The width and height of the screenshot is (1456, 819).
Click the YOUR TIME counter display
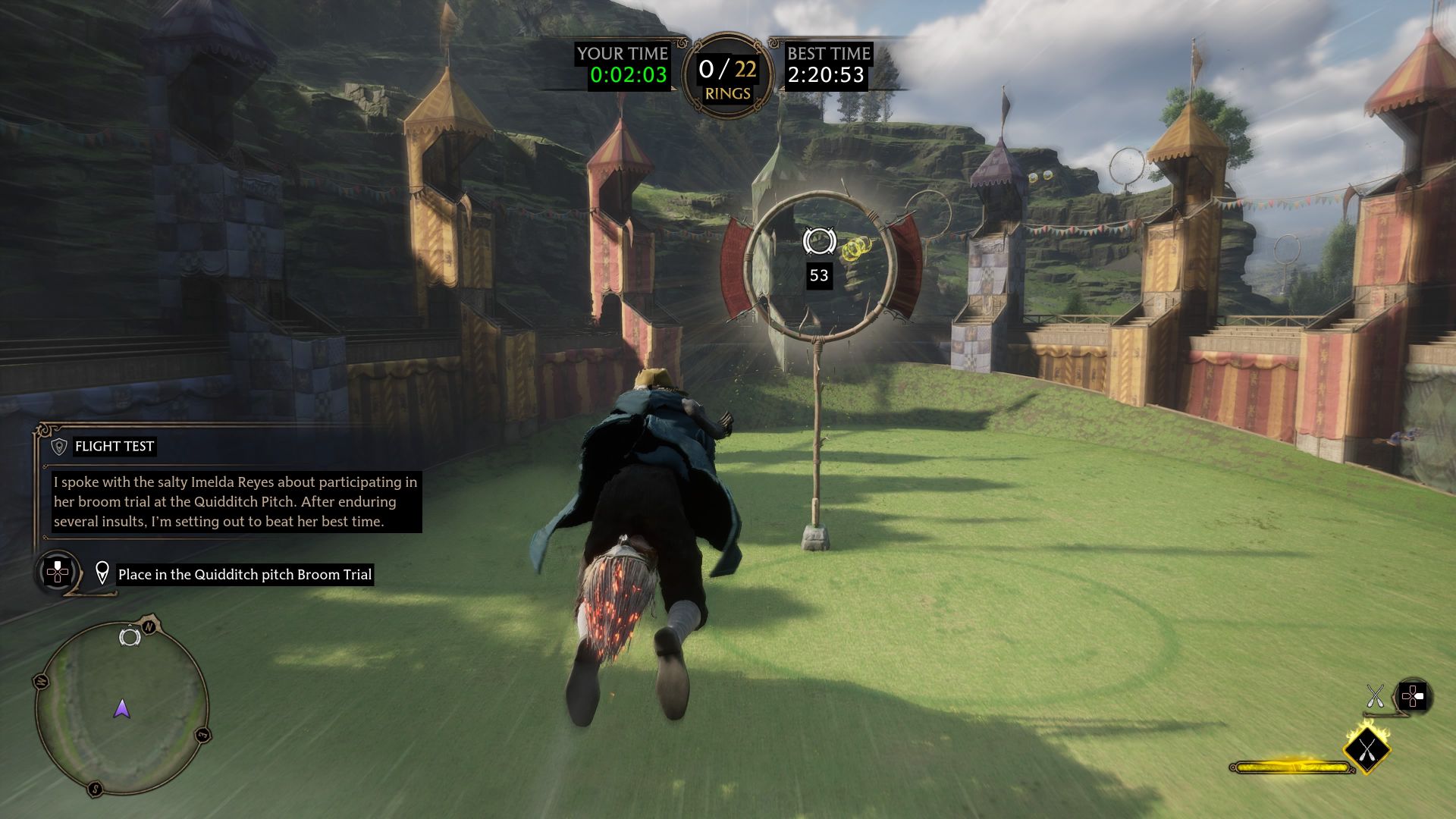coord(622,55)
